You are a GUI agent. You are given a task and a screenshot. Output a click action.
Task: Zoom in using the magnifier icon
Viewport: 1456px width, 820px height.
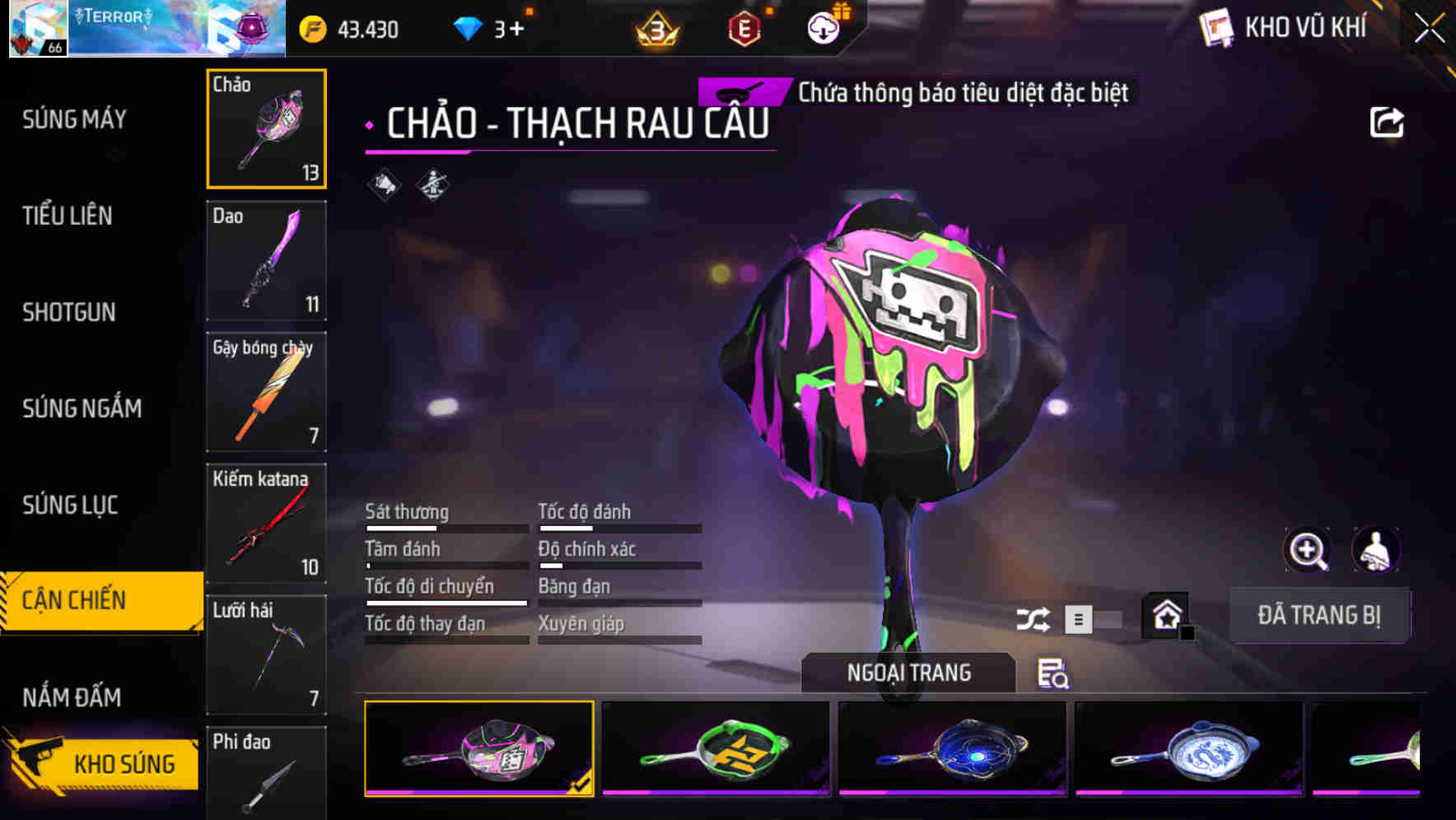tap(1308, 550)
